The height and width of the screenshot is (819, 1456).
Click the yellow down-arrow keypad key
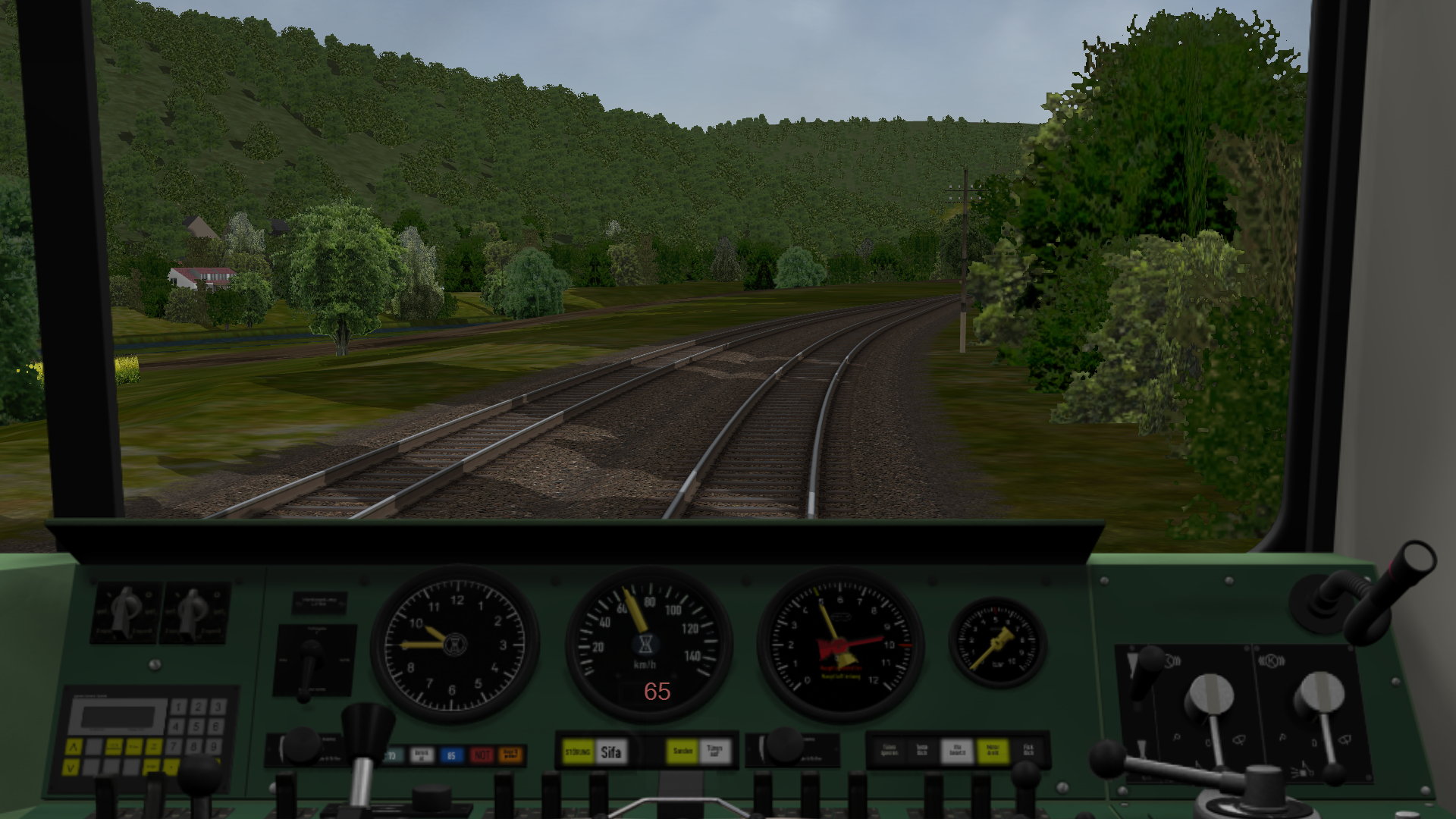71,767
